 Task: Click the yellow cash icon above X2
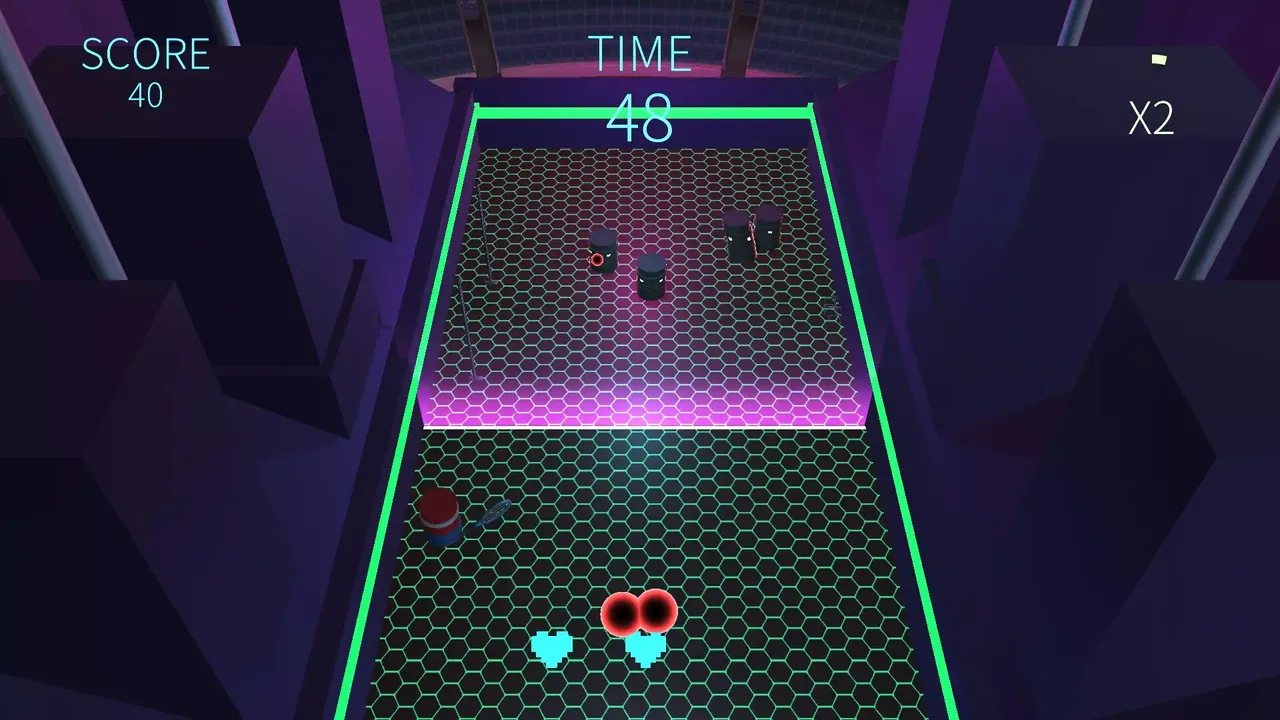pyautogui.click(x=1158, y=60)
